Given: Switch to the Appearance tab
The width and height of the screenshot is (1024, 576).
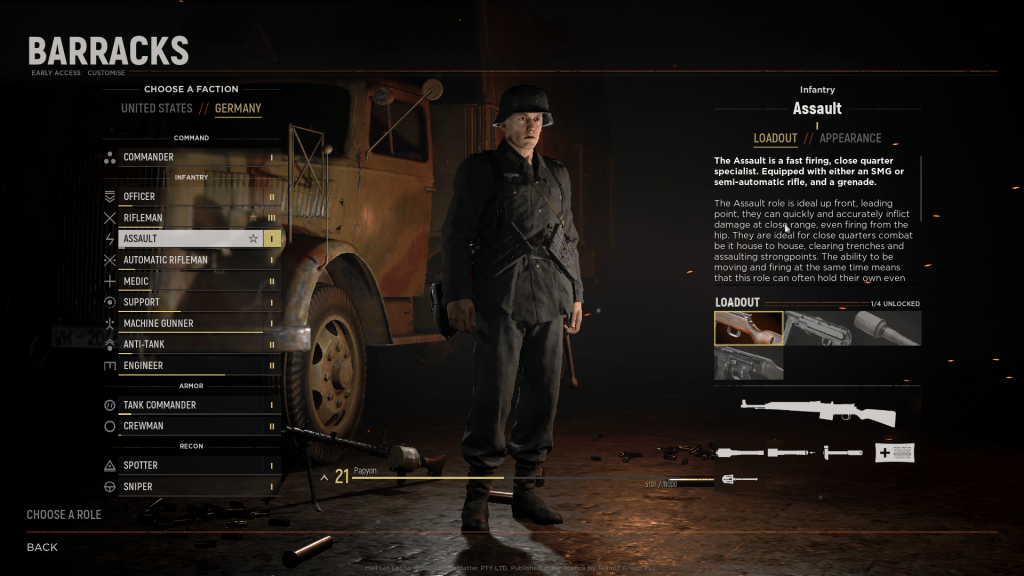Looking at the screenshot, I should click(x=850, y=138).
